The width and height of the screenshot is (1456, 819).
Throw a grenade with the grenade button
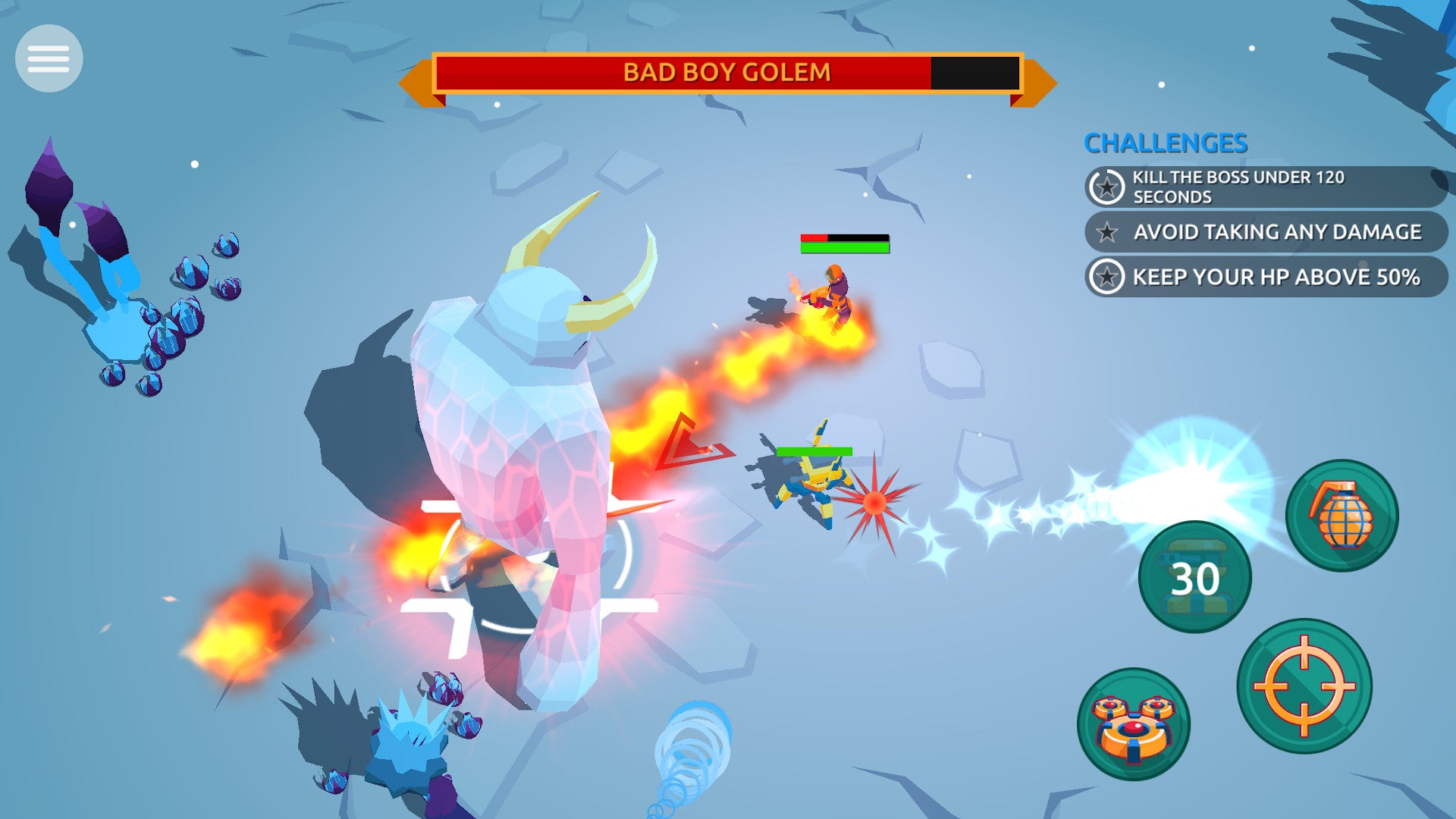click(x=1341, y=516)
